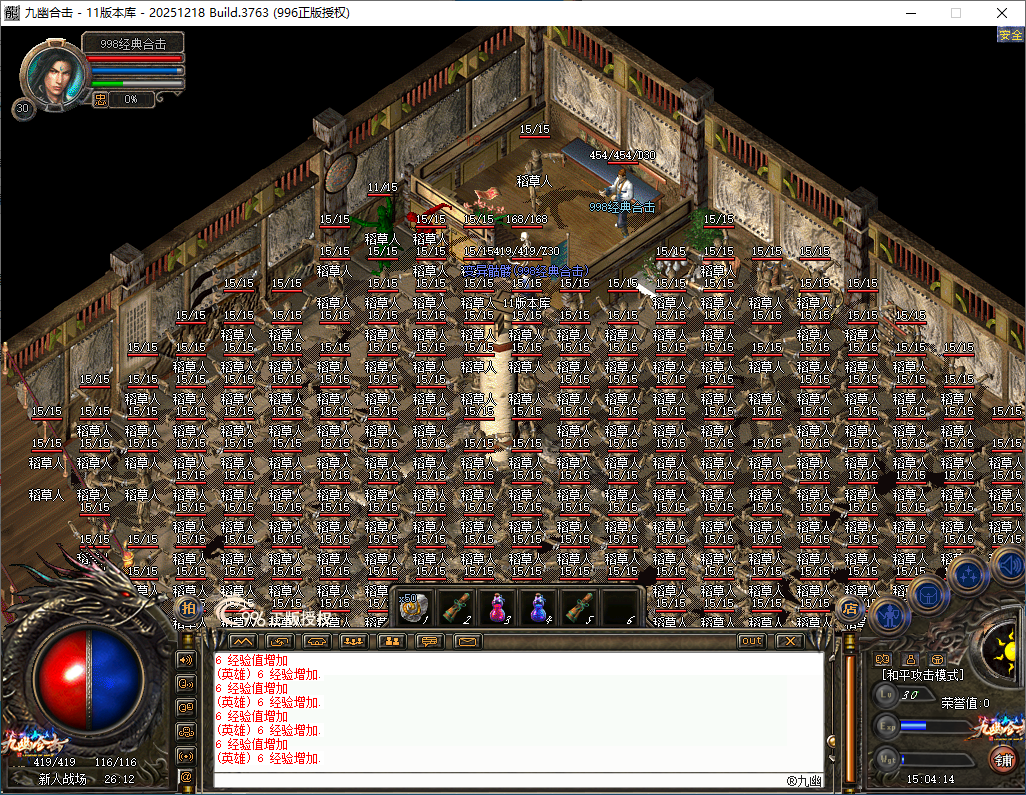Viewport: 1026px width, 795px height.
Task: Open the chat speech-bubble button
Action: pos(430,641)
